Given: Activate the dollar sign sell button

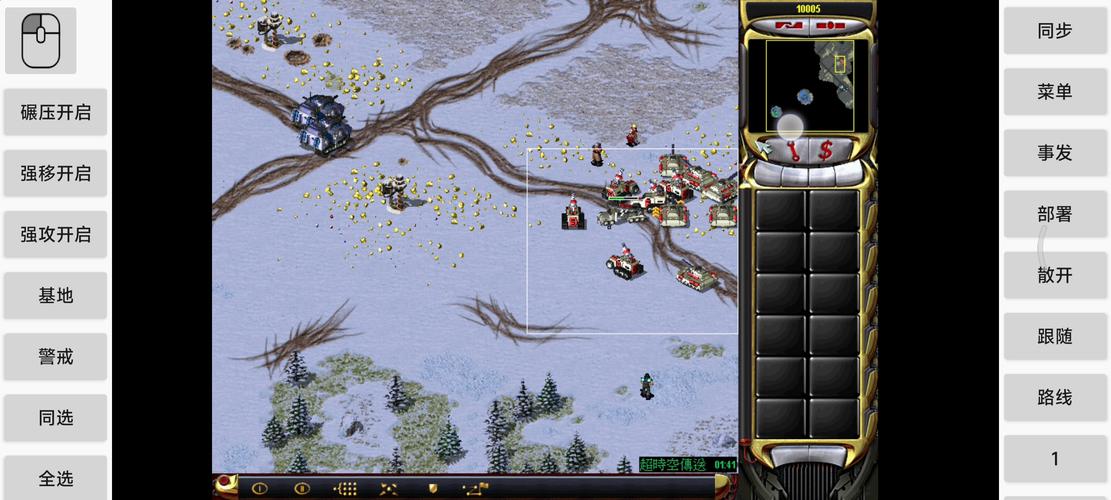Looking at the screenshot, I should pyautogui.click(x=826, y=151).
